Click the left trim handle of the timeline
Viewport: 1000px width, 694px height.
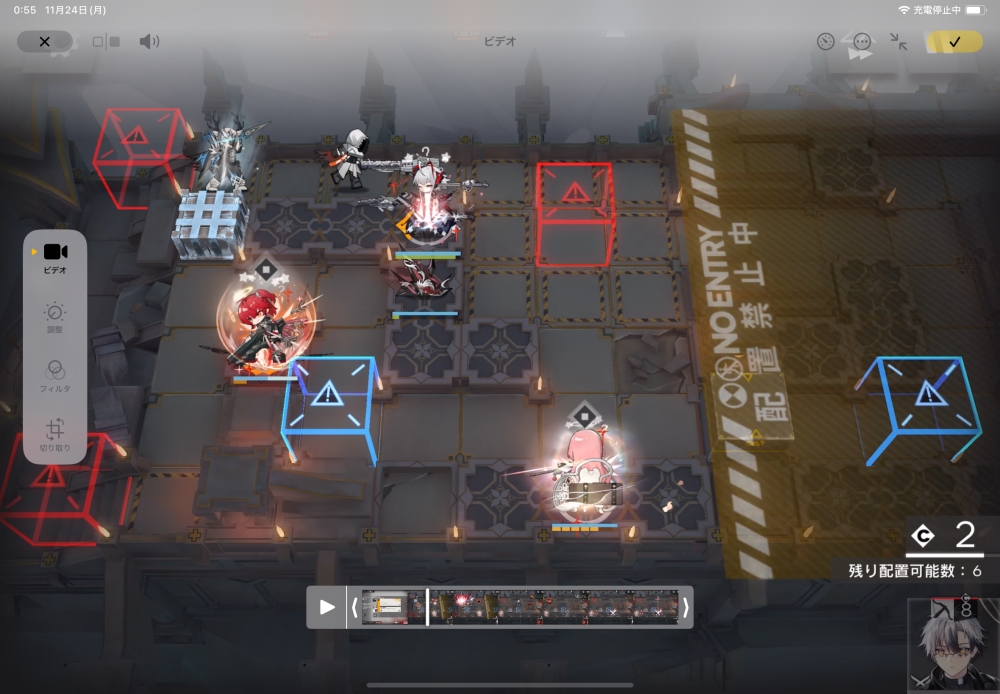click(x=354, y=607)
